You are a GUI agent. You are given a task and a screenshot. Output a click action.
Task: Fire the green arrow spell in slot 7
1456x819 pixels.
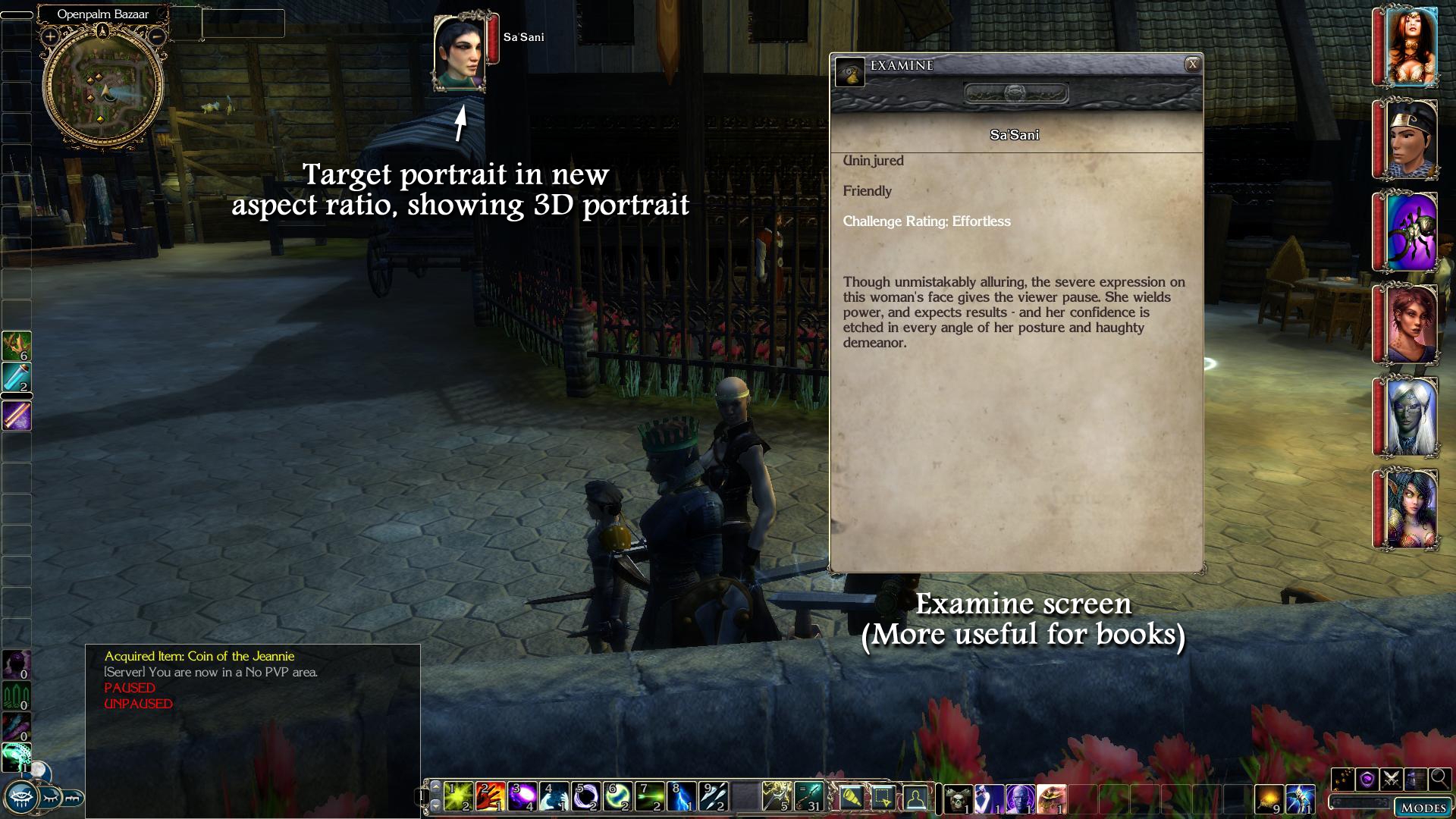tap(650, 797)
